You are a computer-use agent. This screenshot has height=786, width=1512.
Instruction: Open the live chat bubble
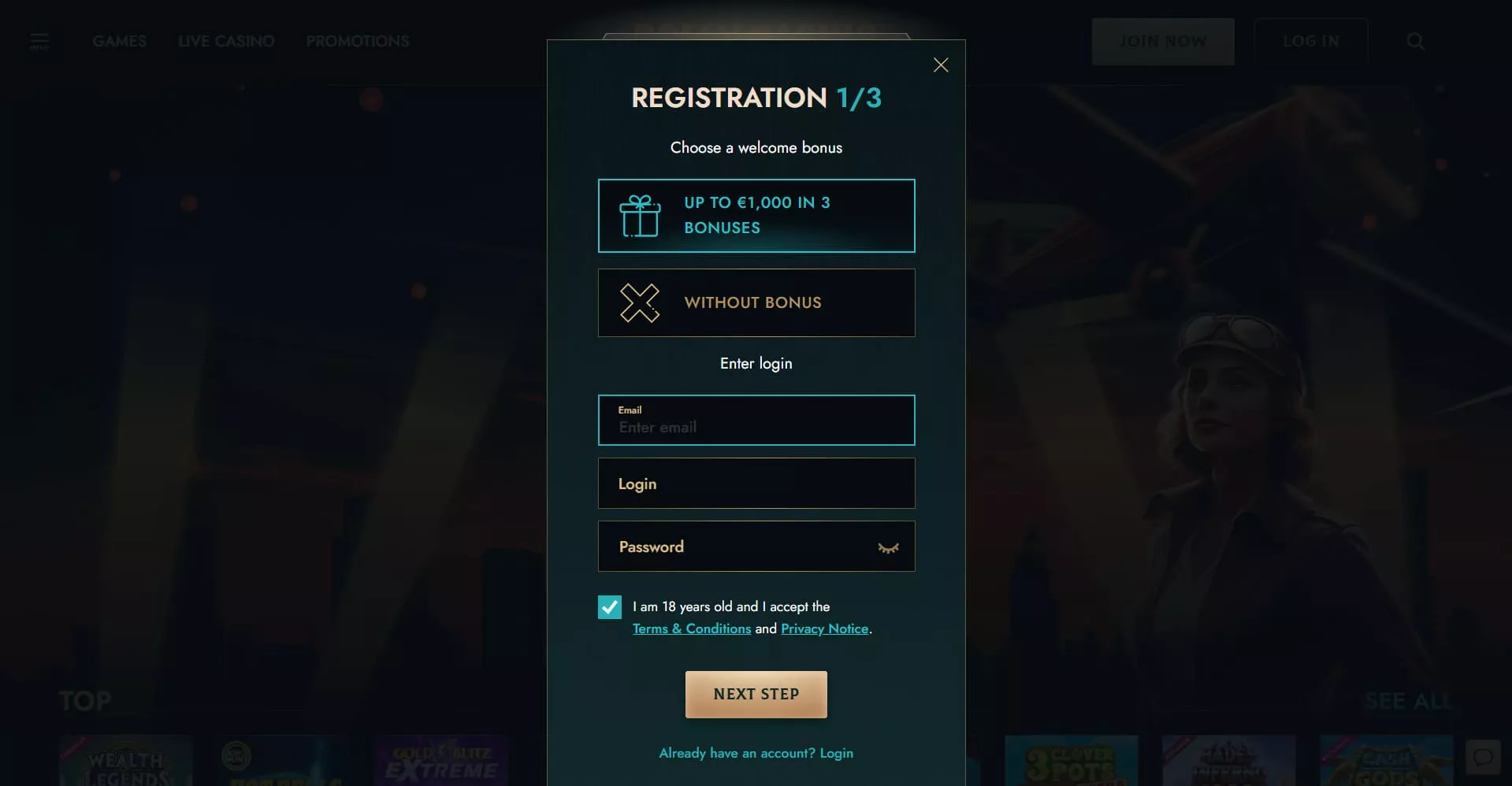[x=1483, y=758]
